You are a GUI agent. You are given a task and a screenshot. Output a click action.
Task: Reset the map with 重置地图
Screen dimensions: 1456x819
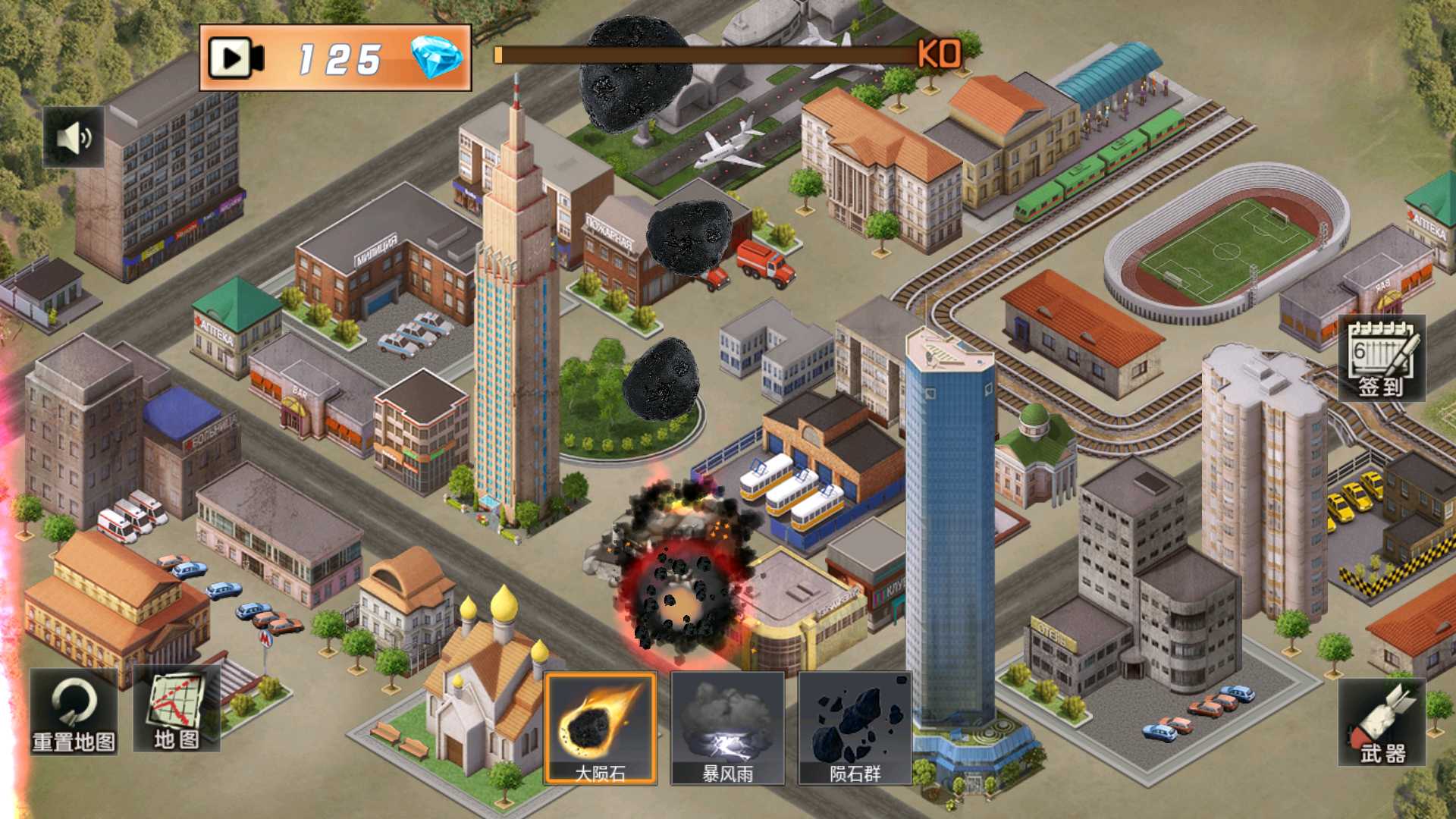[x=74, y=711]
